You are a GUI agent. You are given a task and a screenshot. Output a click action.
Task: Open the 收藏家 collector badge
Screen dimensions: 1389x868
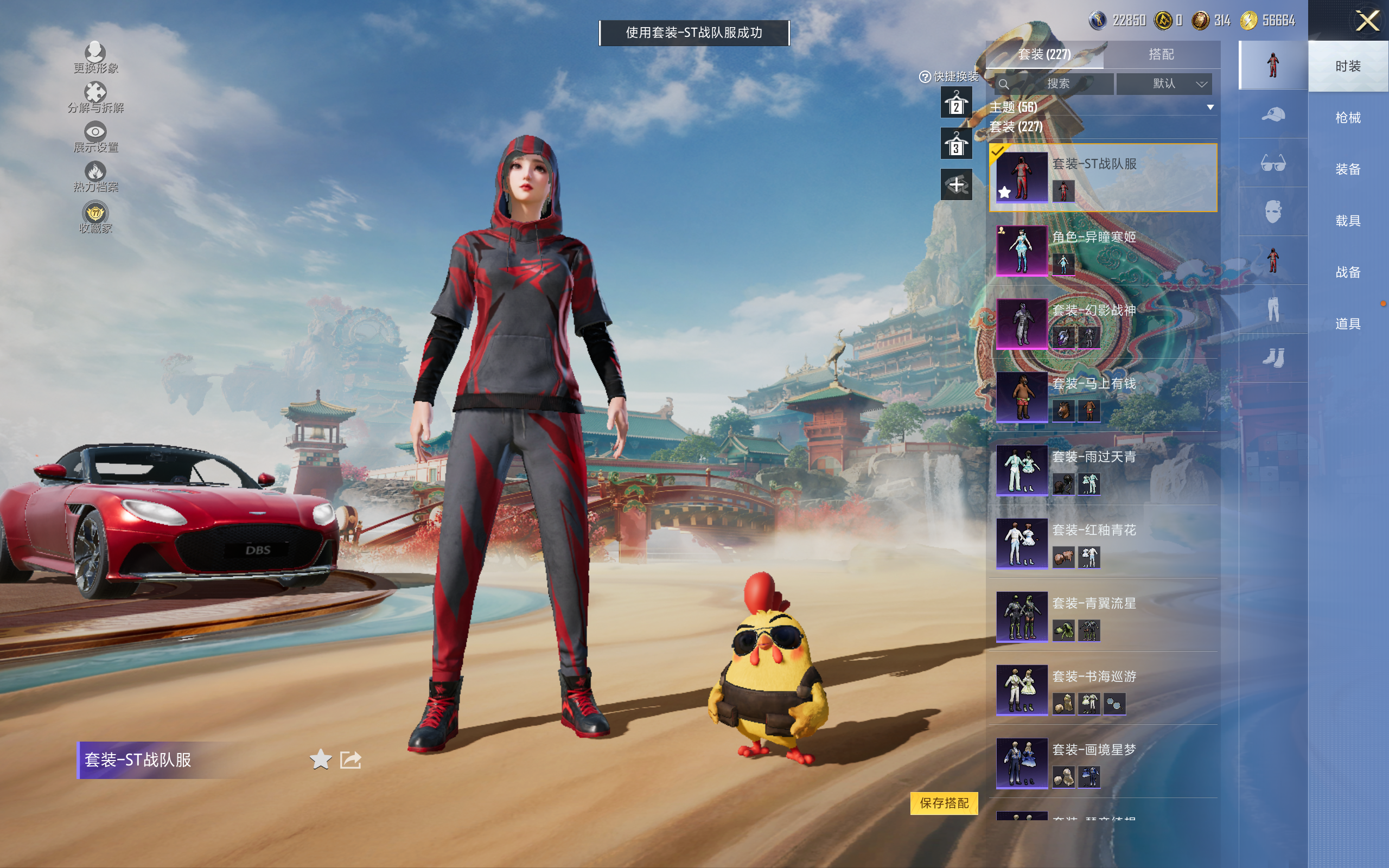coord(95,217)
